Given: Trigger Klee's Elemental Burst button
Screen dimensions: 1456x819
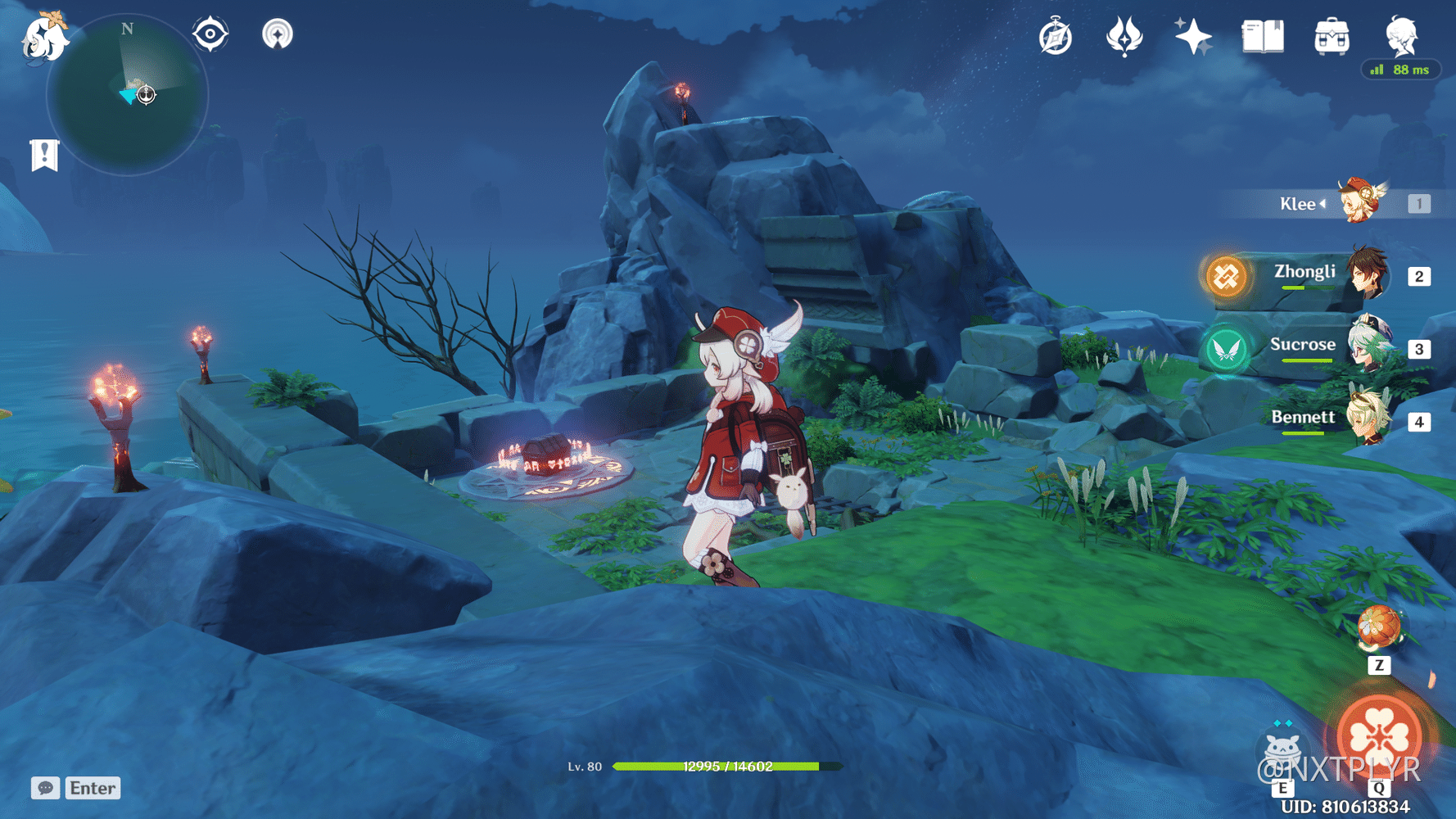Looking at the screenshot, I should pyautogui.click(x=1379, y=735).
